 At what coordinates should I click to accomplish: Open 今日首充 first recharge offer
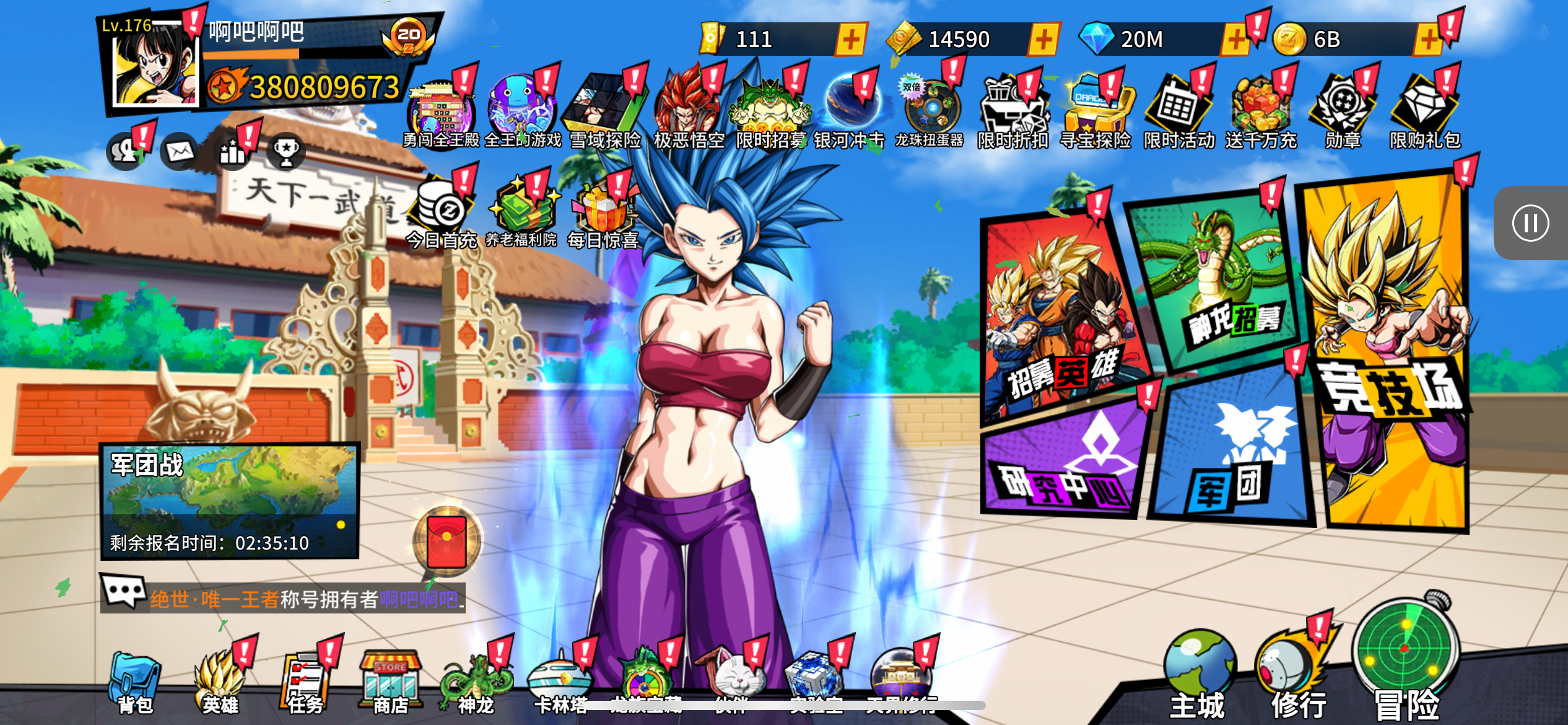point(442,214)
